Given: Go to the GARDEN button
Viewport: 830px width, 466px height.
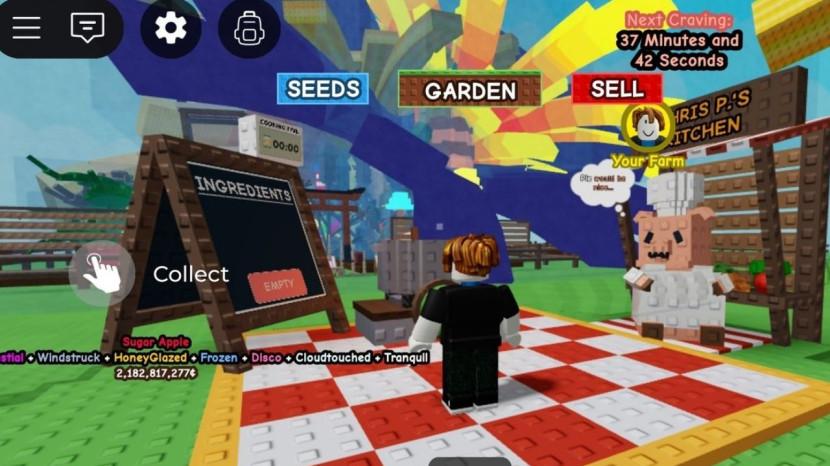Looking at the screenshot, I should (x=470, y=91).
